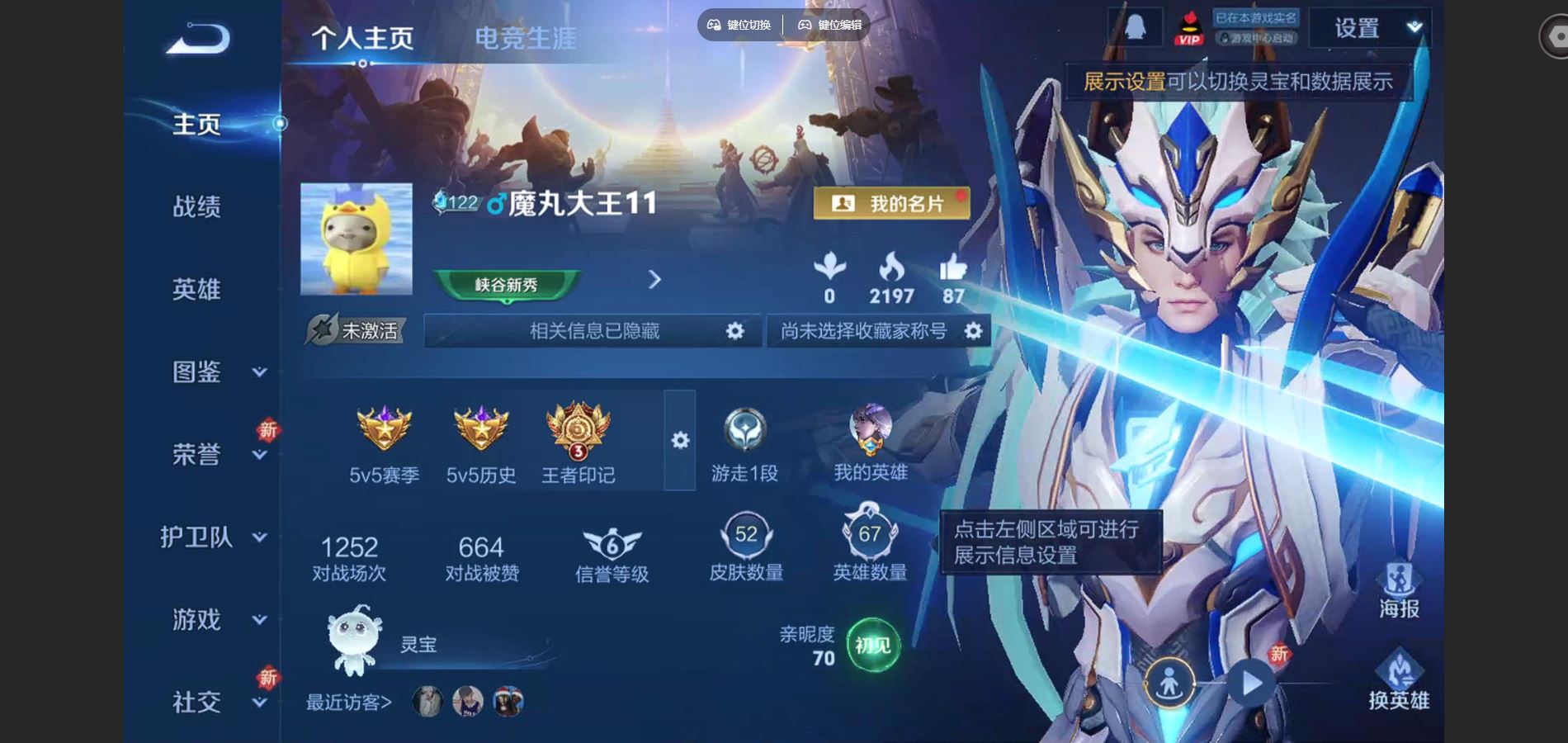Open the first 最近访客 visitor avatar

pos(427,701)
